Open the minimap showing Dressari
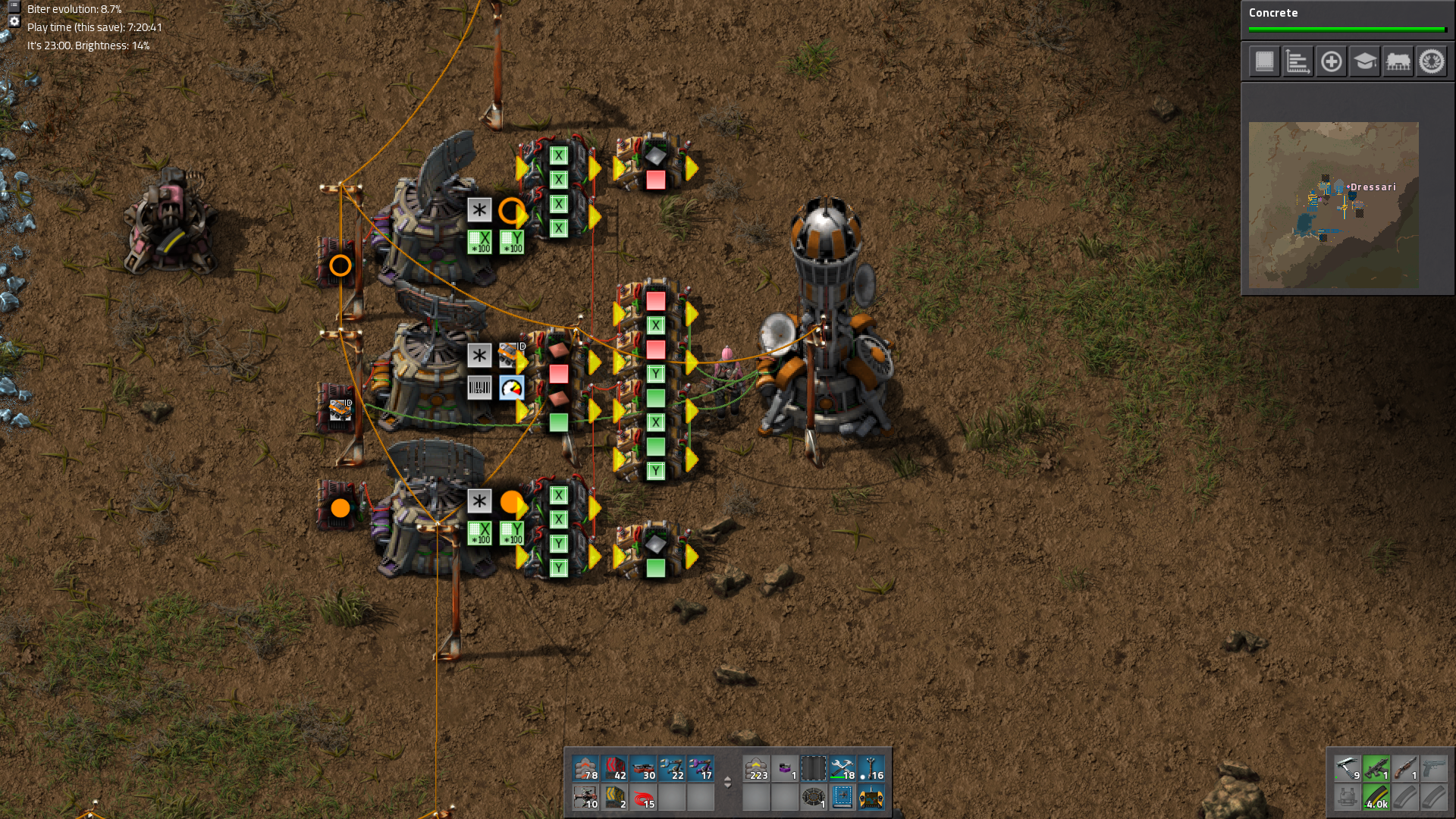 pyautogui.click(x=1333, y=205)
